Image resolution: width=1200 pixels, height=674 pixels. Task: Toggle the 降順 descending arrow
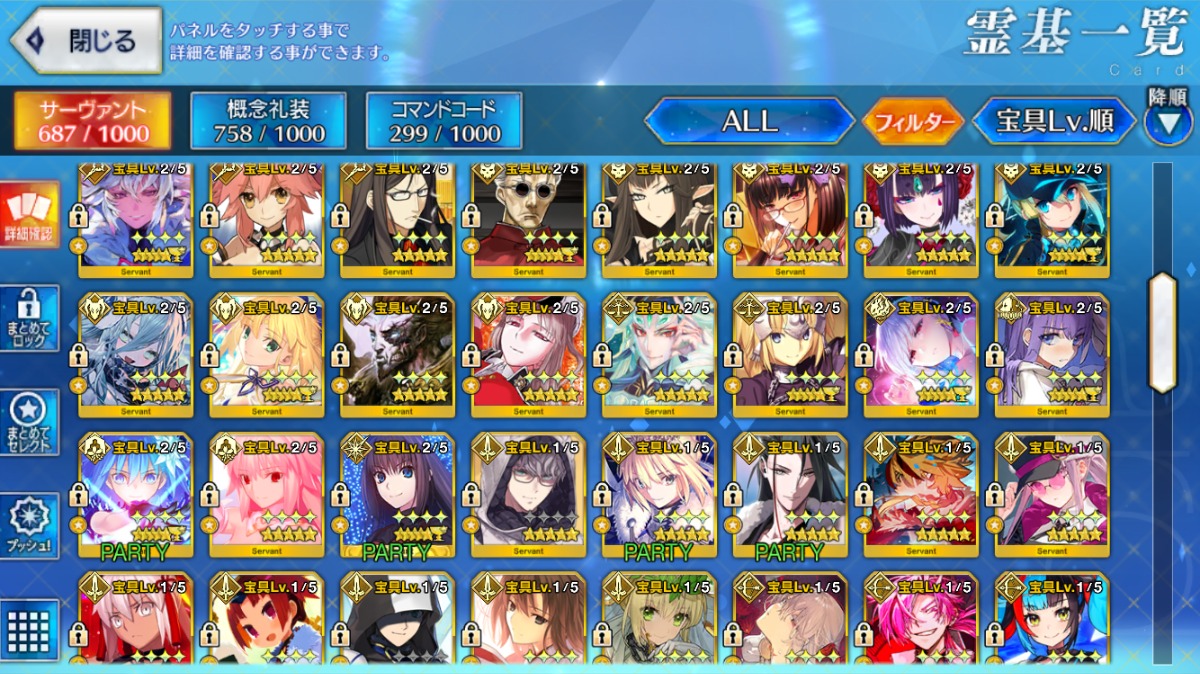point(1168,120)
